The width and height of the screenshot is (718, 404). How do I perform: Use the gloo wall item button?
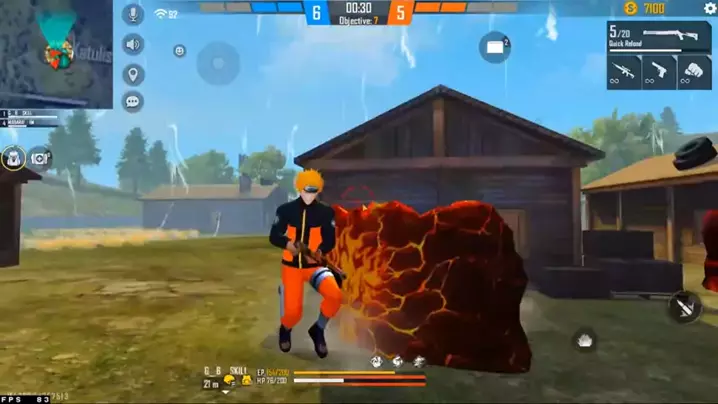[x=495, y=46]
